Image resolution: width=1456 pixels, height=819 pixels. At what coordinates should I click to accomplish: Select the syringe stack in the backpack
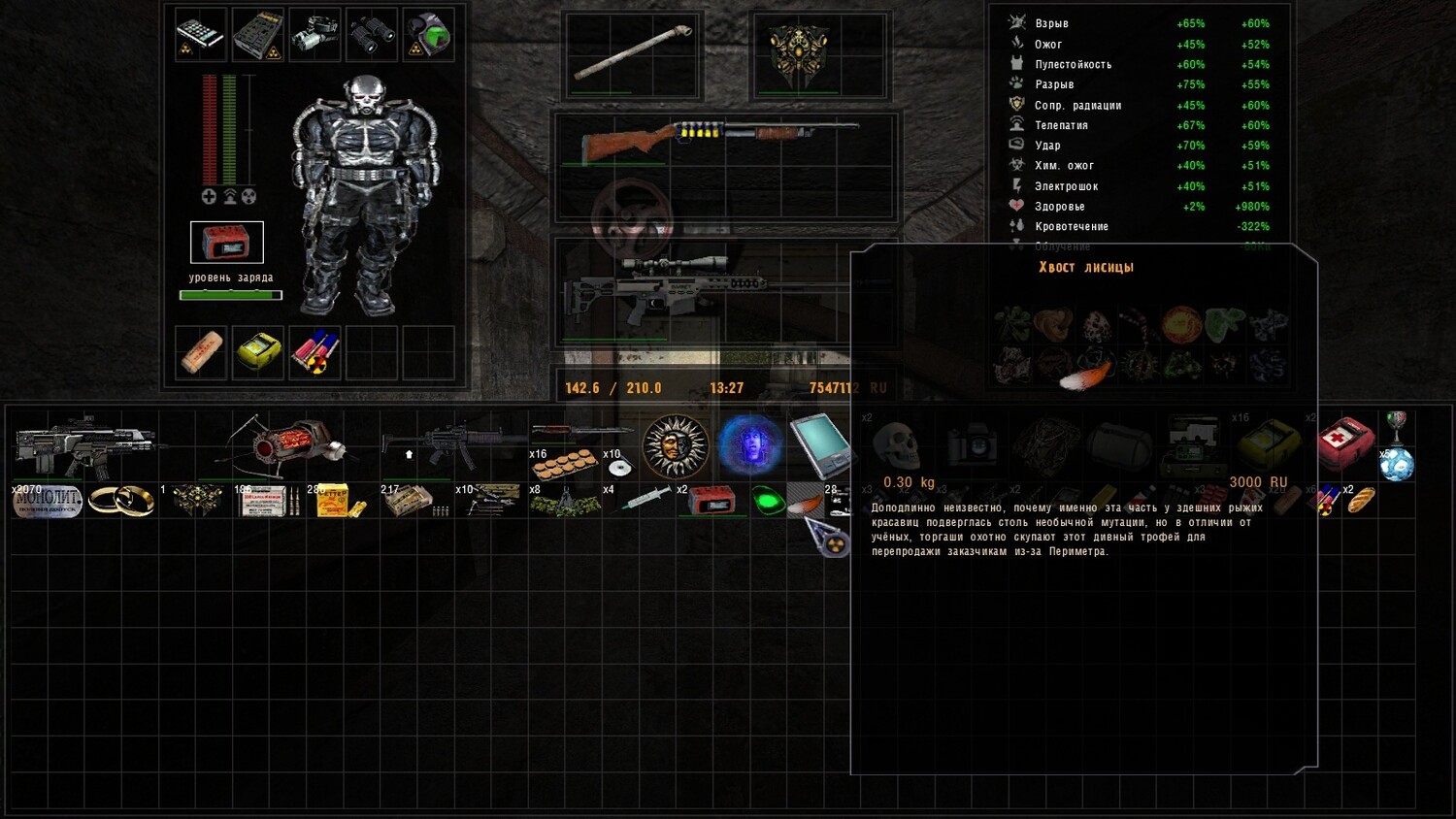[643, 501]
